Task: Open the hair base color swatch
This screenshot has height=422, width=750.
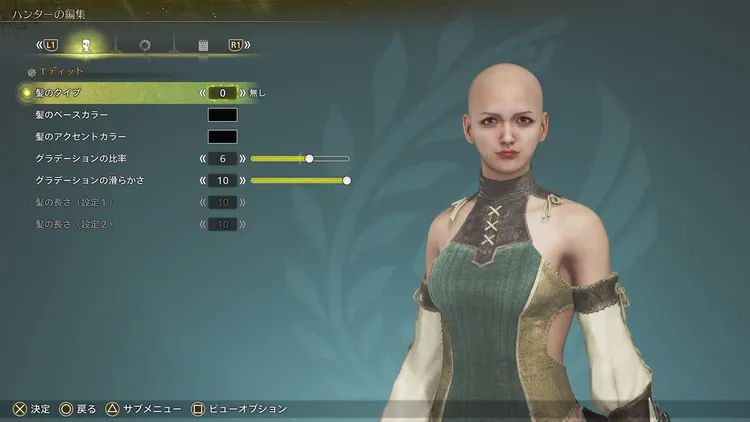Action: click(222, 115)
